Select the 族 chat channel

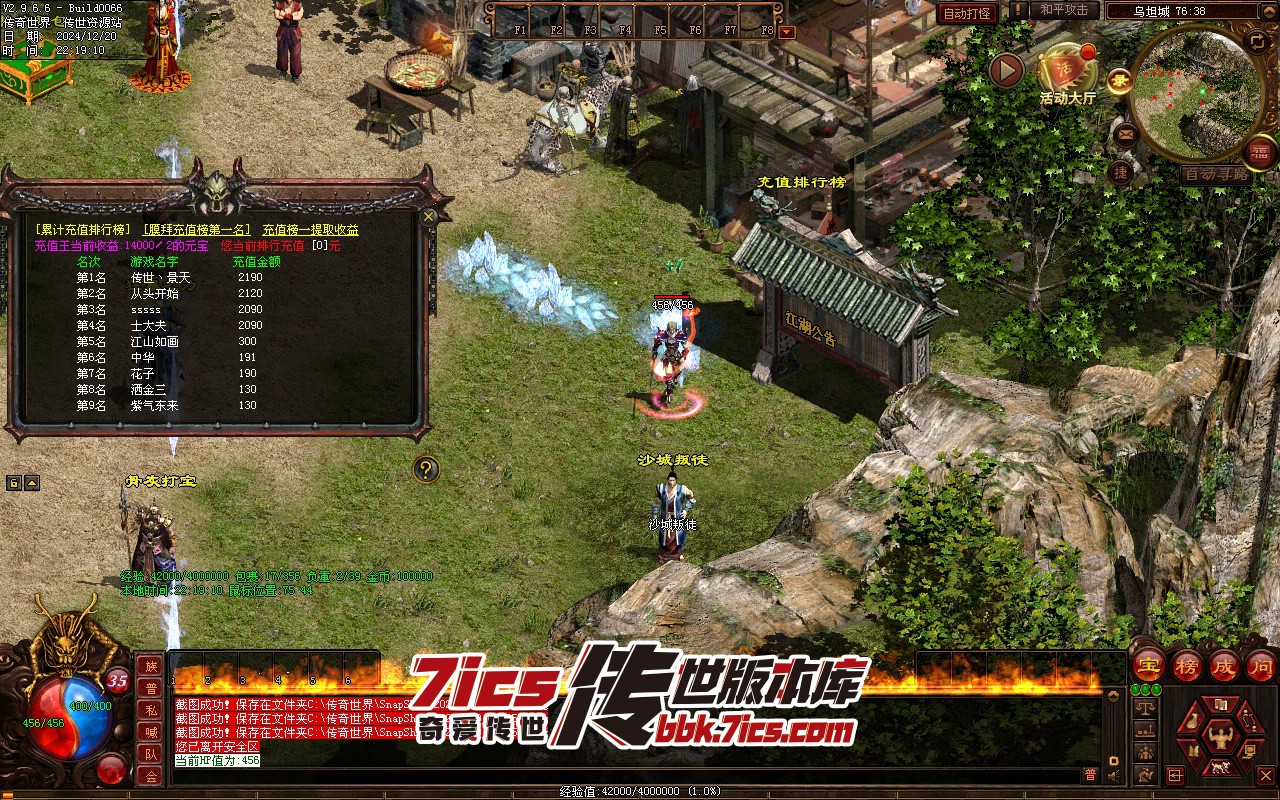coord(151,666)
